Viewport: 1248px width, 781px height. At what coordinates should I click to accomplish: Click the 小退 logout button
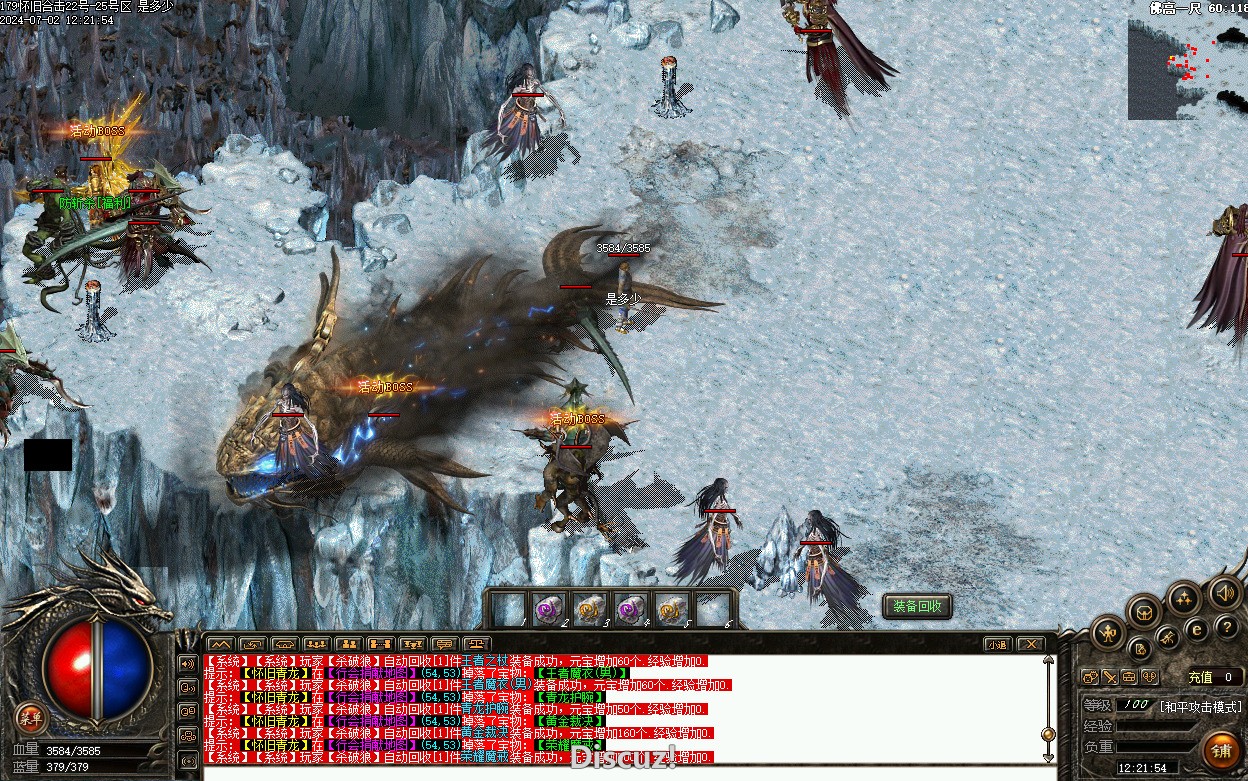coord(996,644)
